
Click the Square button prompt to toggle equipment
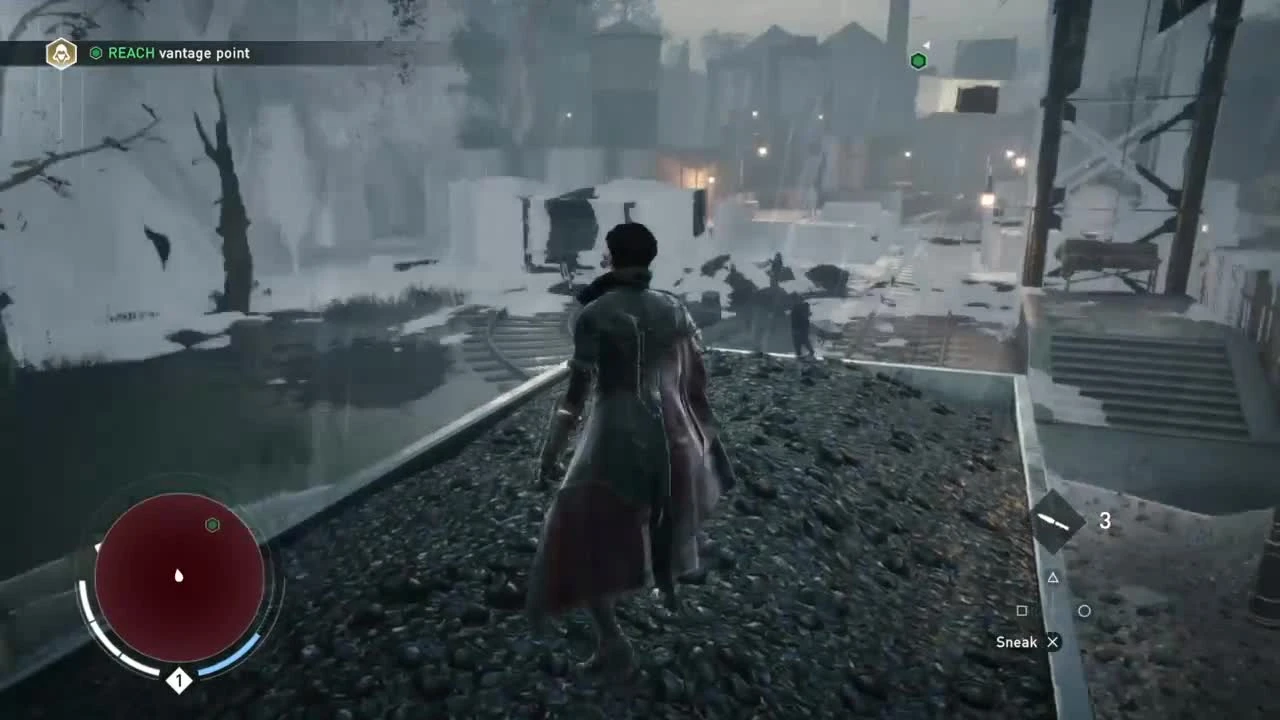click(1022, 609)
